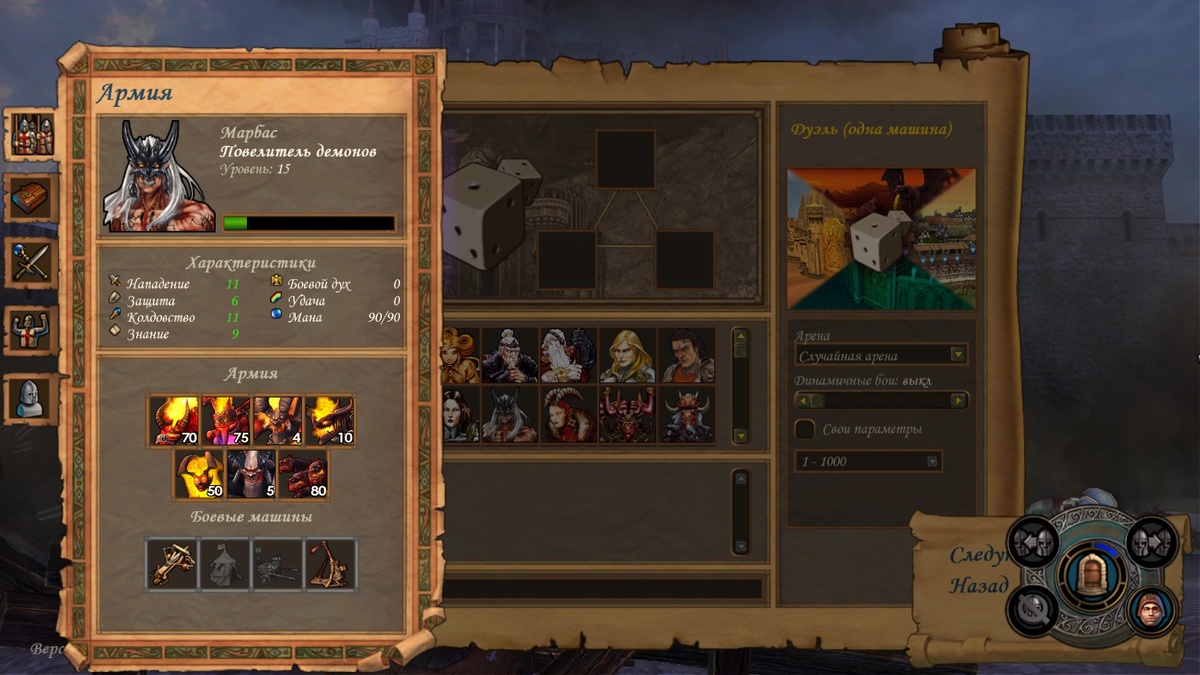Toggle the Свои параметры checkbox
1200x675 pixels.
805,429
